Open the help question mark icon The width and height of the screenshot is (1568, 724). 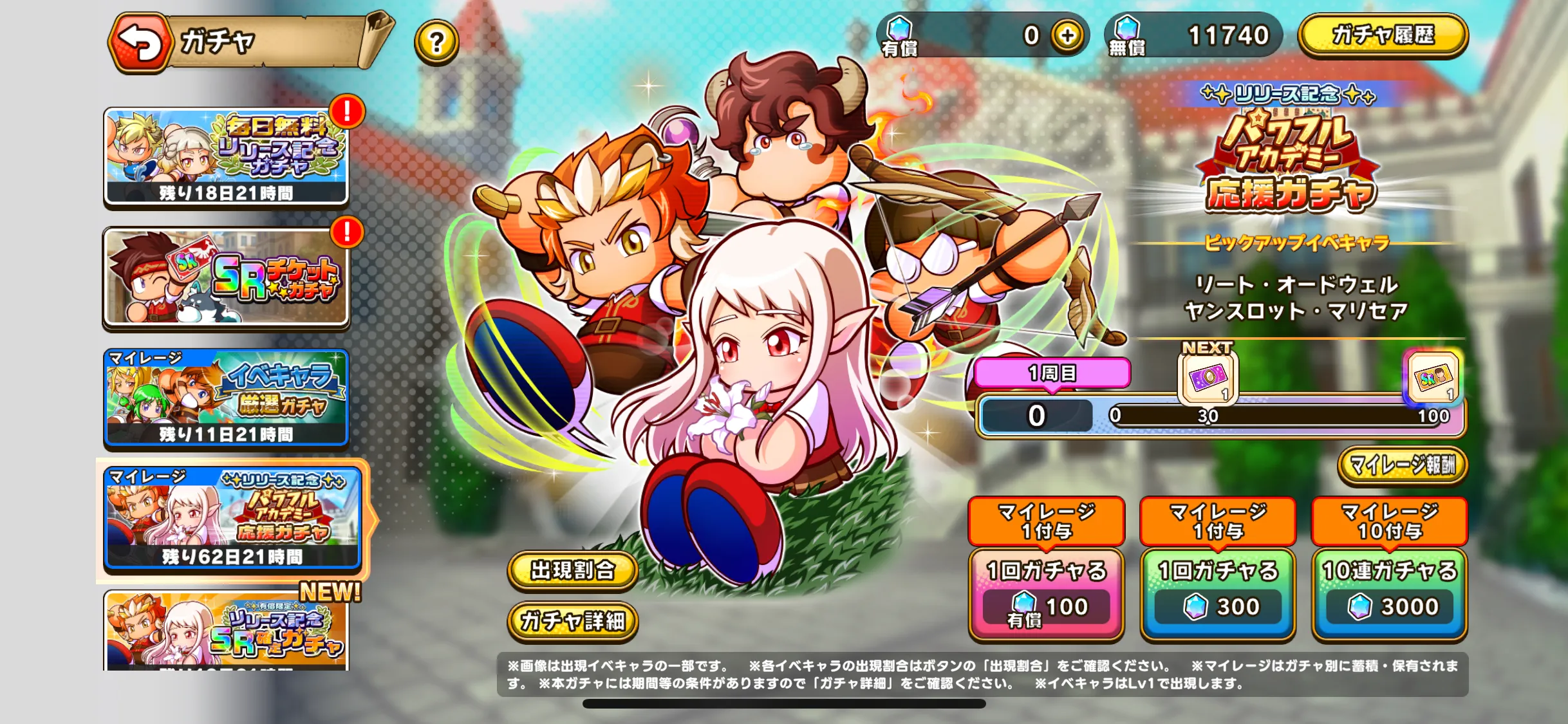click(438, 43)
